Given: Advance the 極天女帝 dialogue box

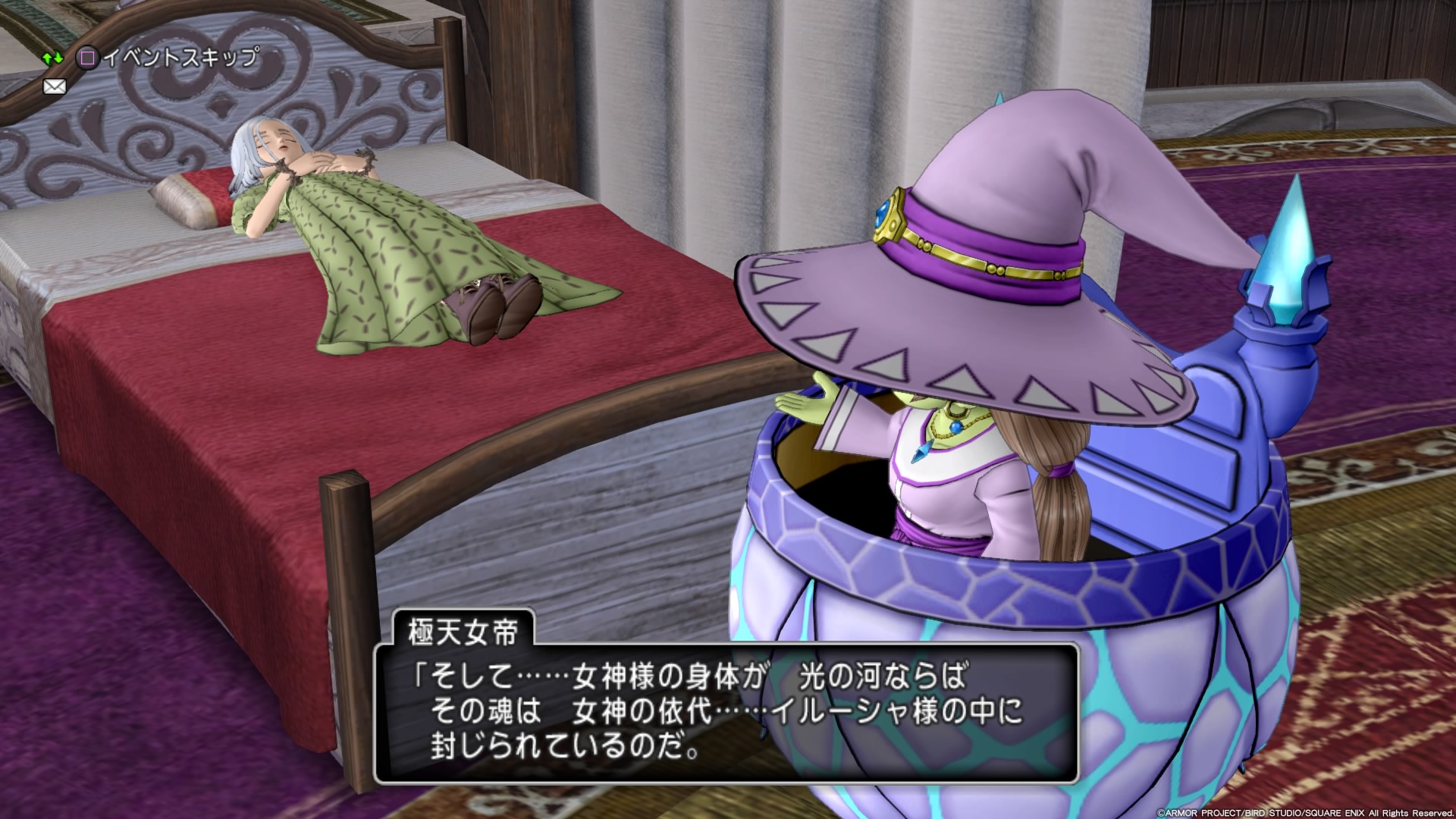Looking at the screenshot, I should 726,713.
